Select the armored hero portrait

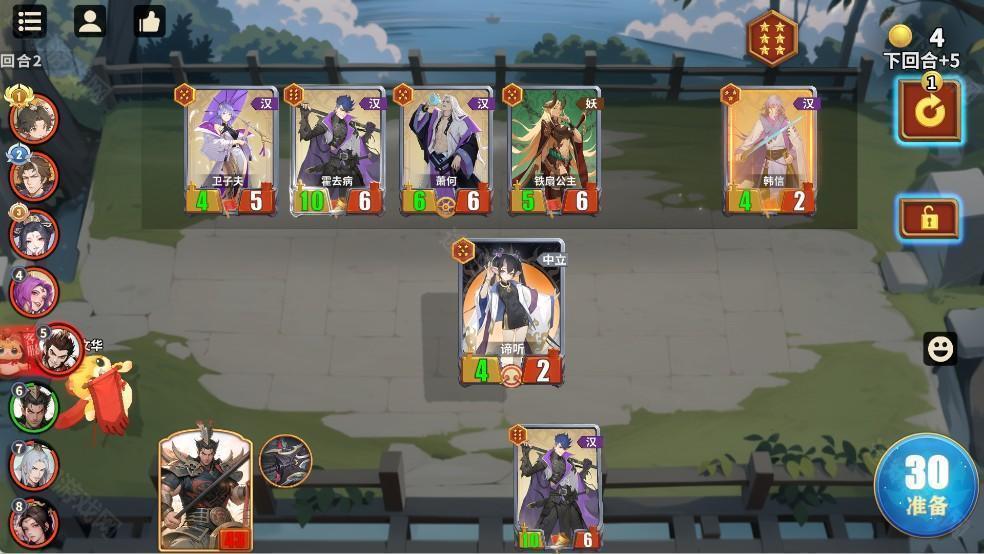coord(205,490)
